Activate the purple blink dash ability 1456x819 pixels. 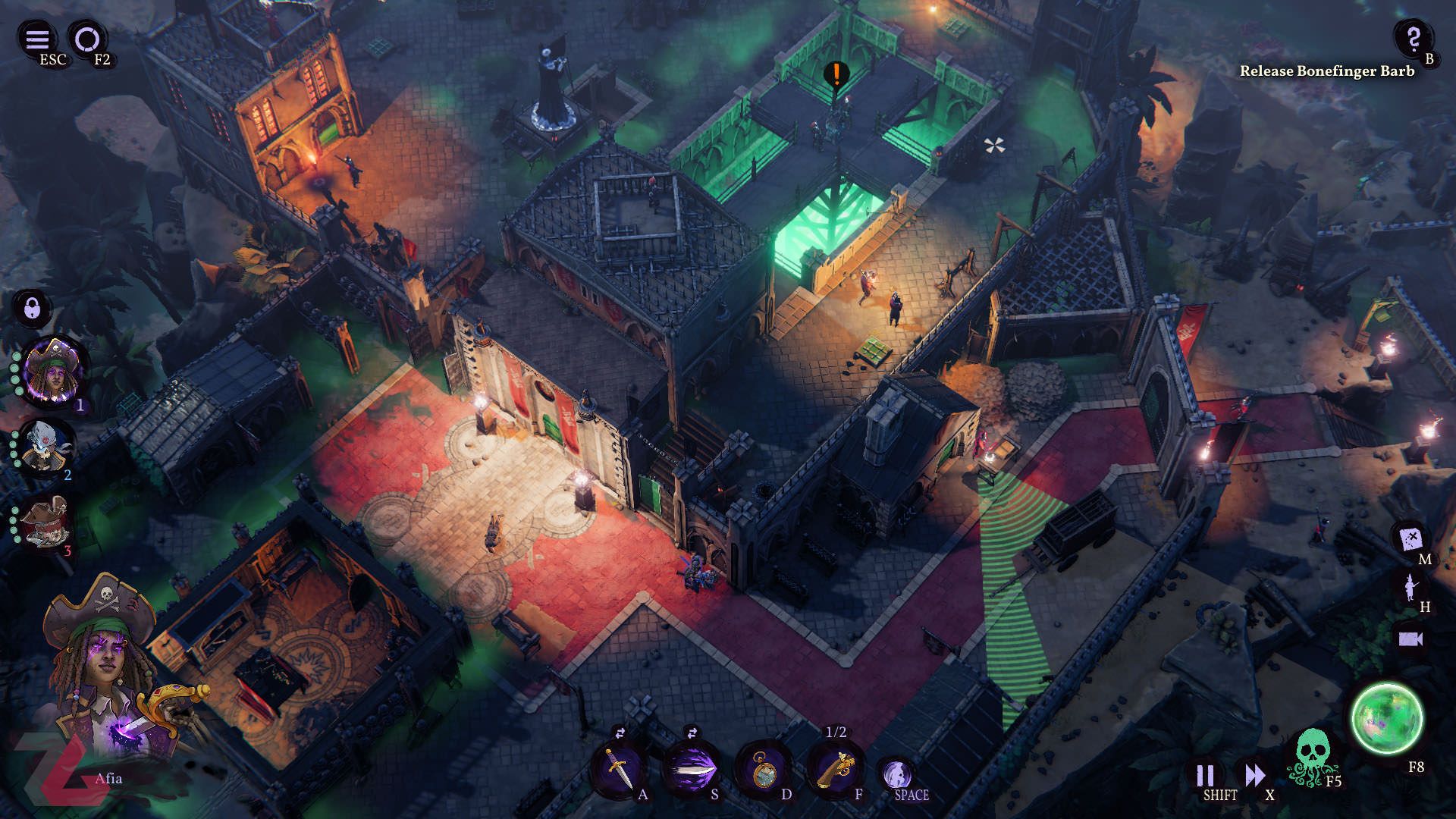[691, 770]
